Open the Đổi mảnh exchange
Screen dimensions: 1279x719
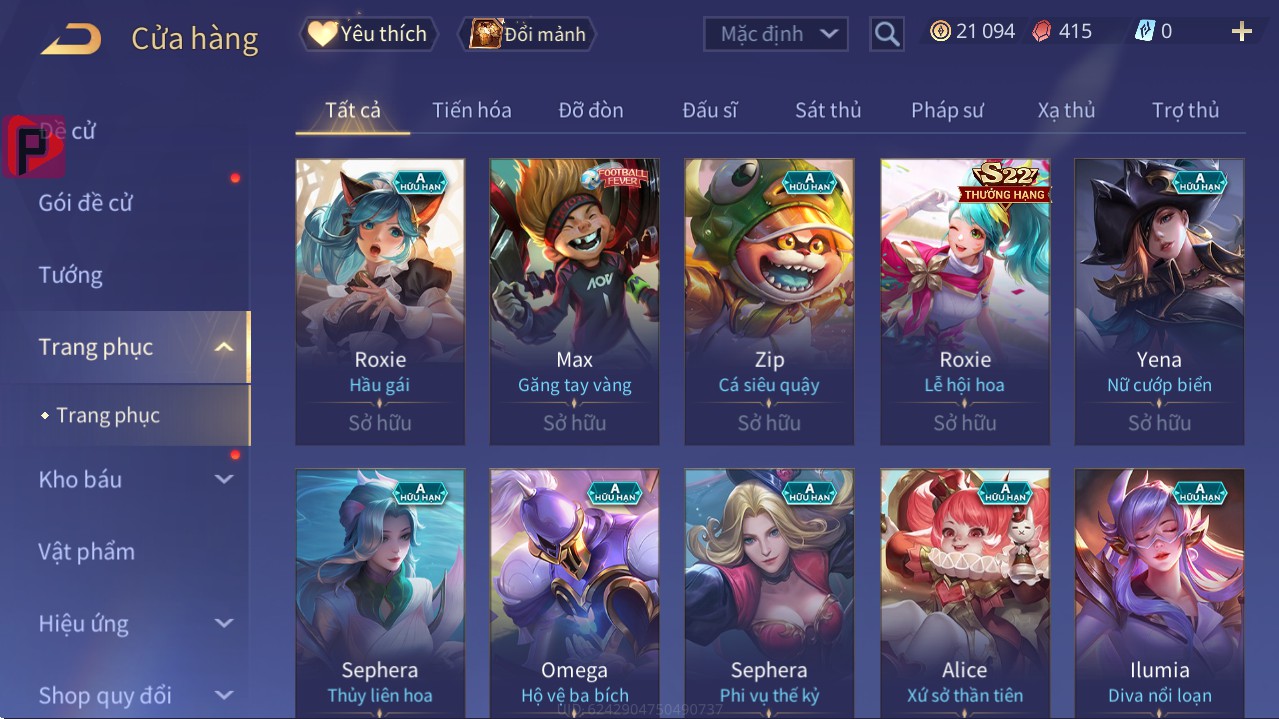point(527,34)
